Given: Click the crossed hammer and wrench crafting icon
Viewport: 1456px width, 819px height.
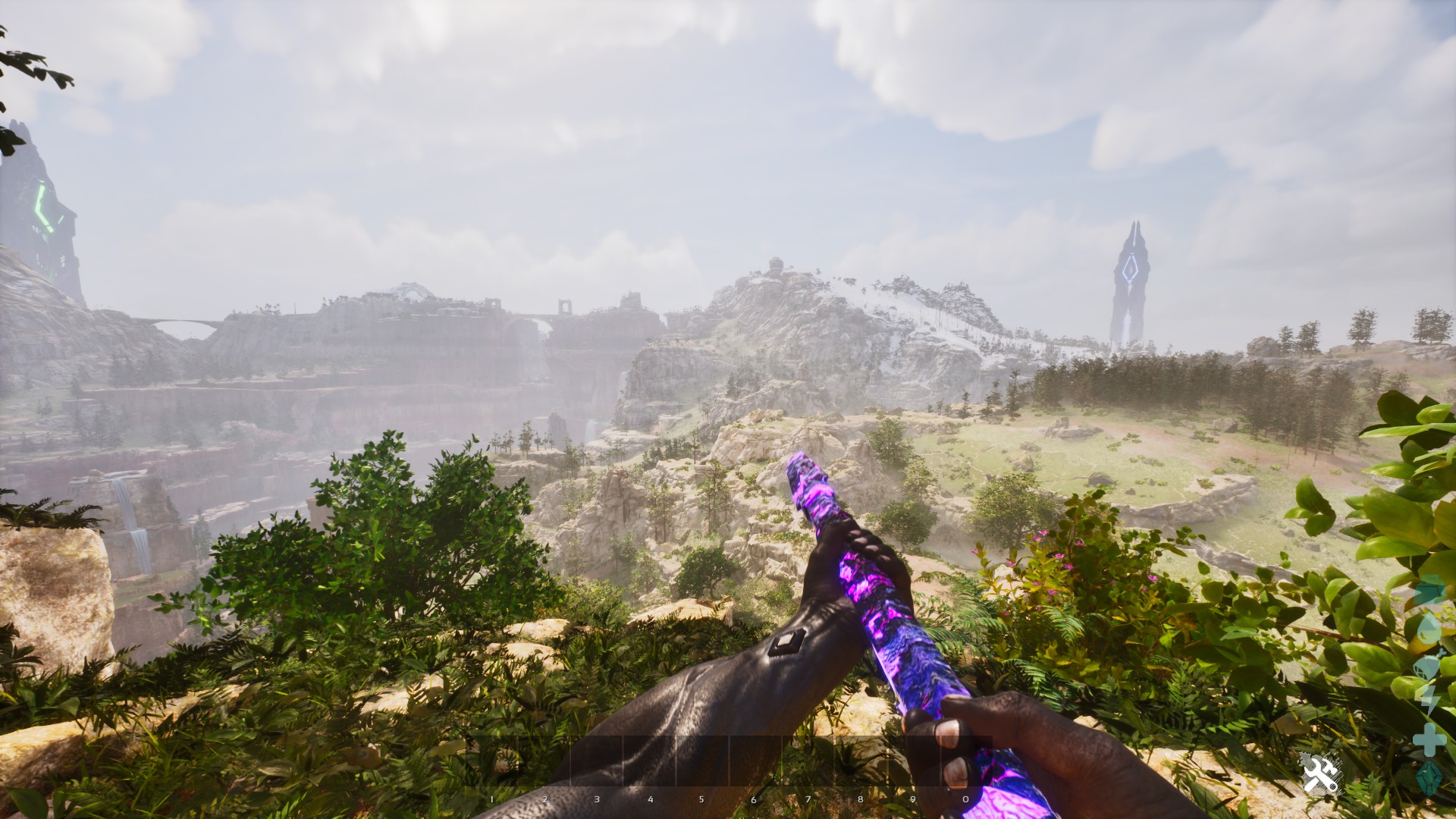Looking at the screenshot, I should point(1318,774).
